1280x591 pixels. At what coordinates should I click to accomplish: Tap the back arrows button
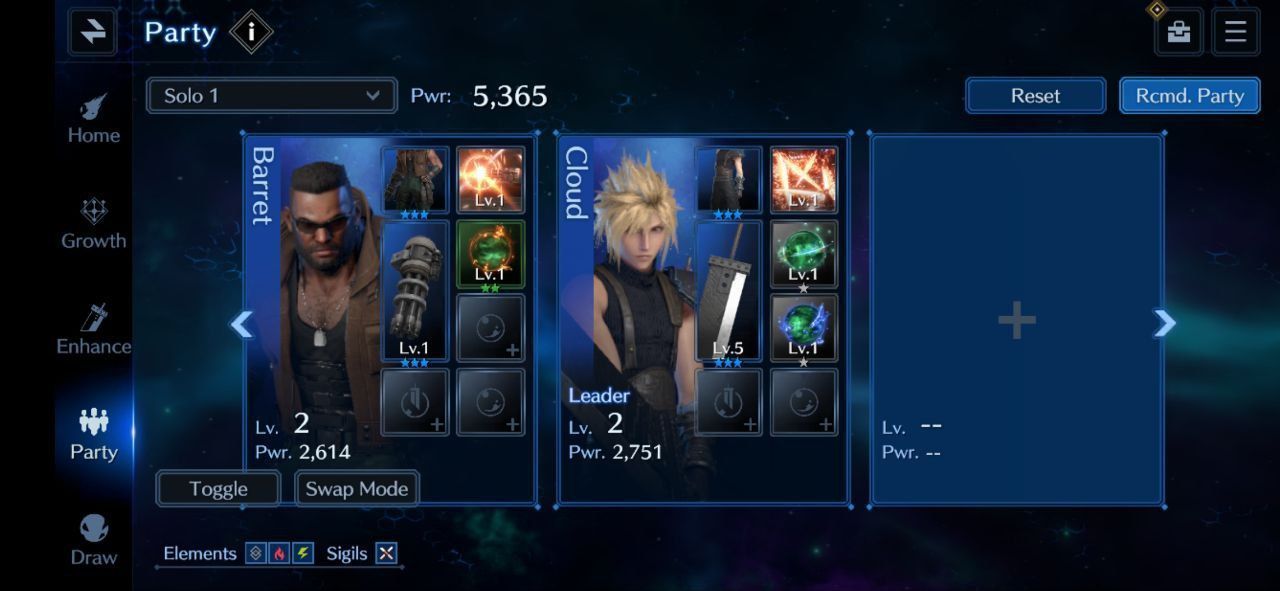[x=93, y=32]
